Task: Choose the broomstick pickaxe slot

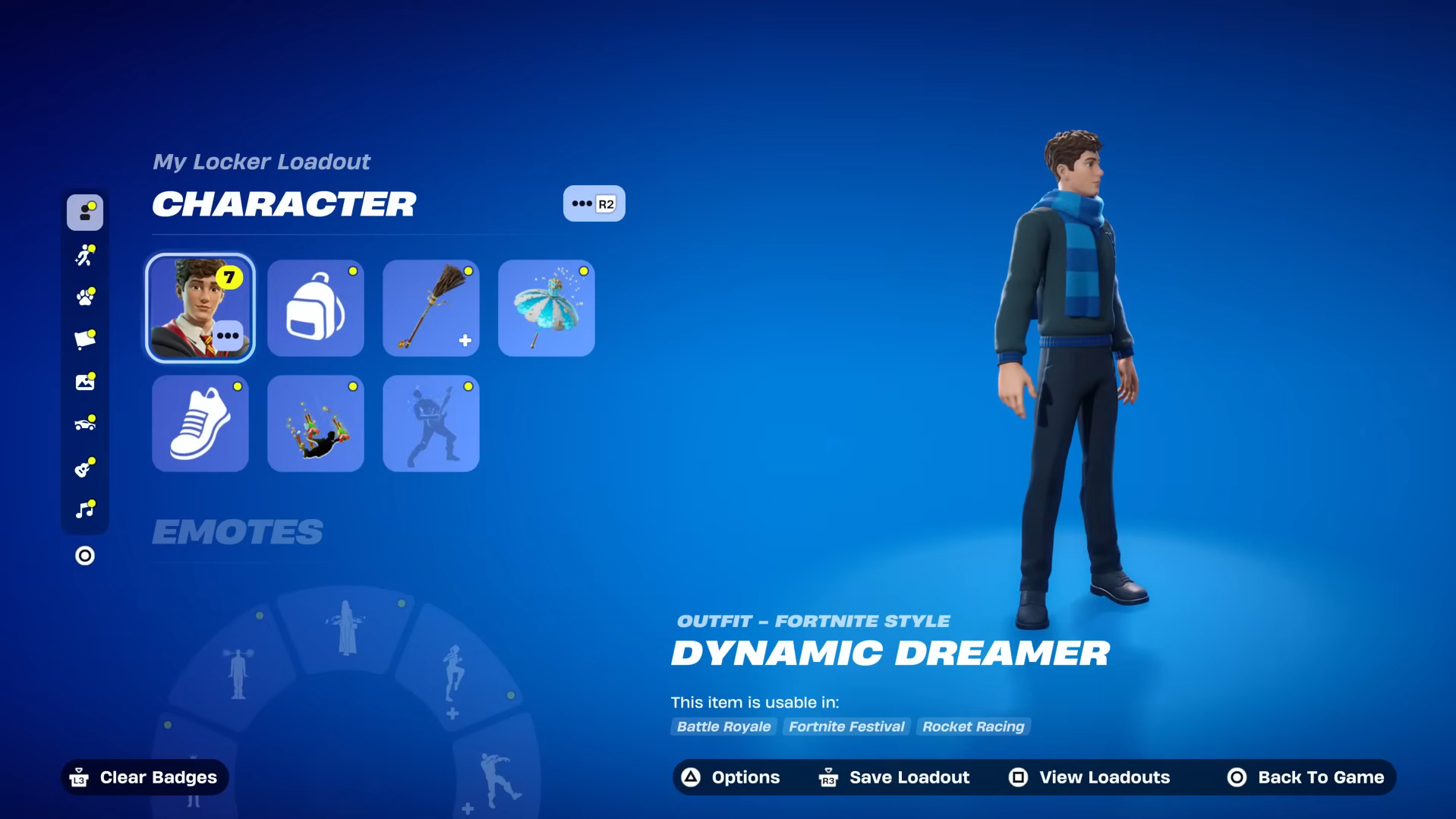Action: pyautogui.click(x=431, y=308)
